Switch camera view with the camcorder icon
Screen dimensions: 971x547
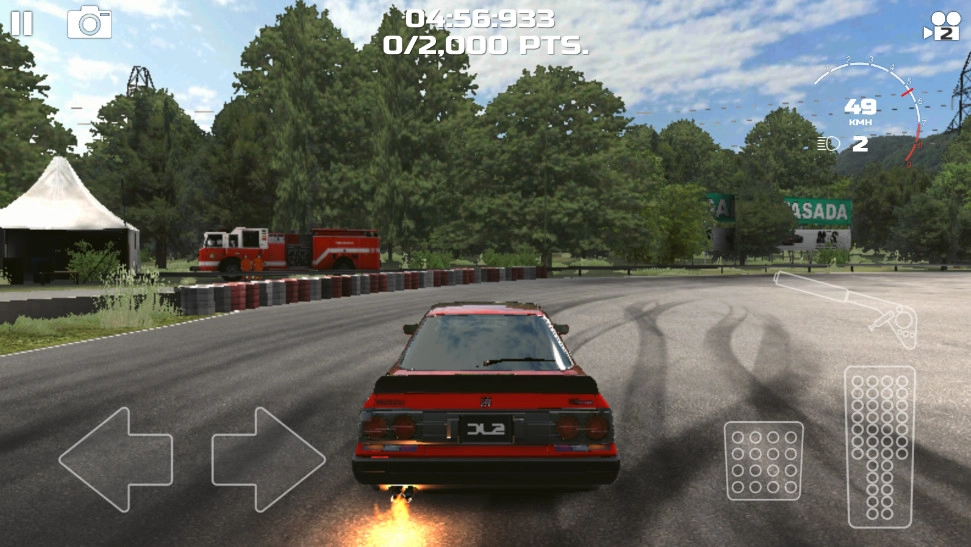(943, 25)
